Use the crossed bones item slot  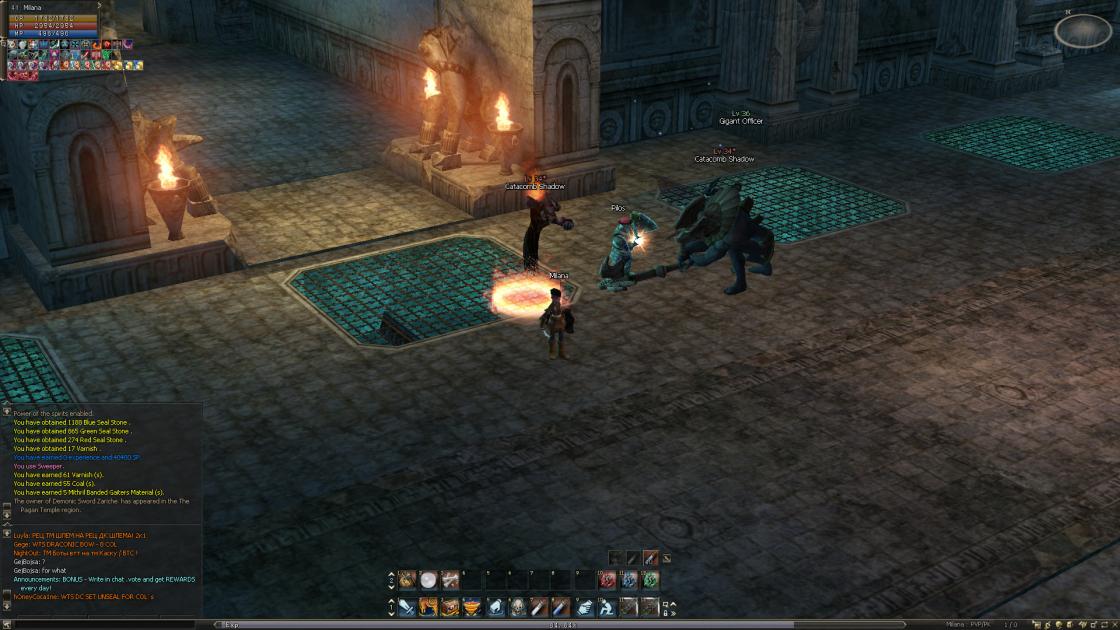click(x=451, y=579)
